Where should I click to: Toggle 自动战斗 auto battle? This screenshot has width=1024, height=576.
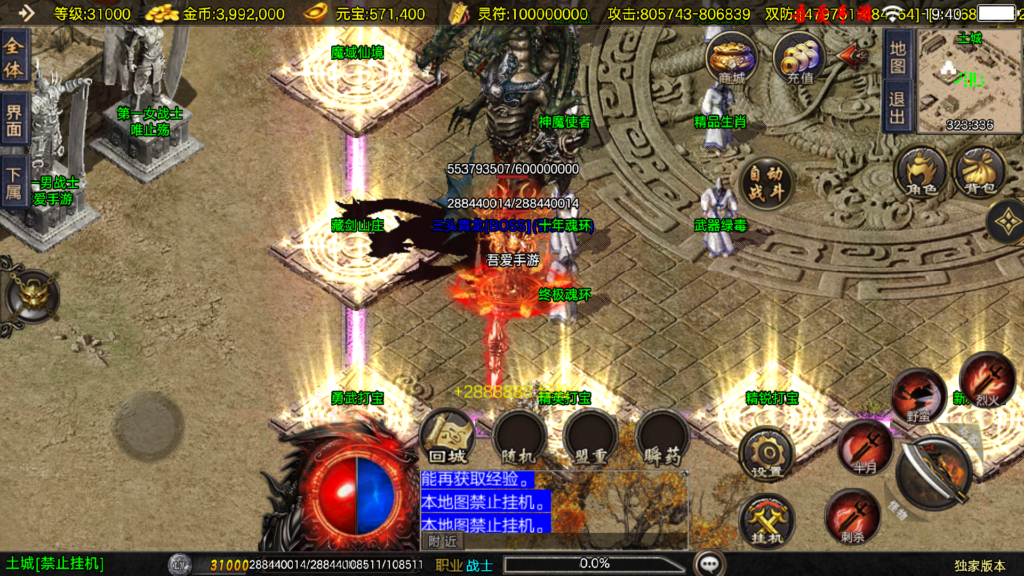pyautogui.click(x=768, y=182)
